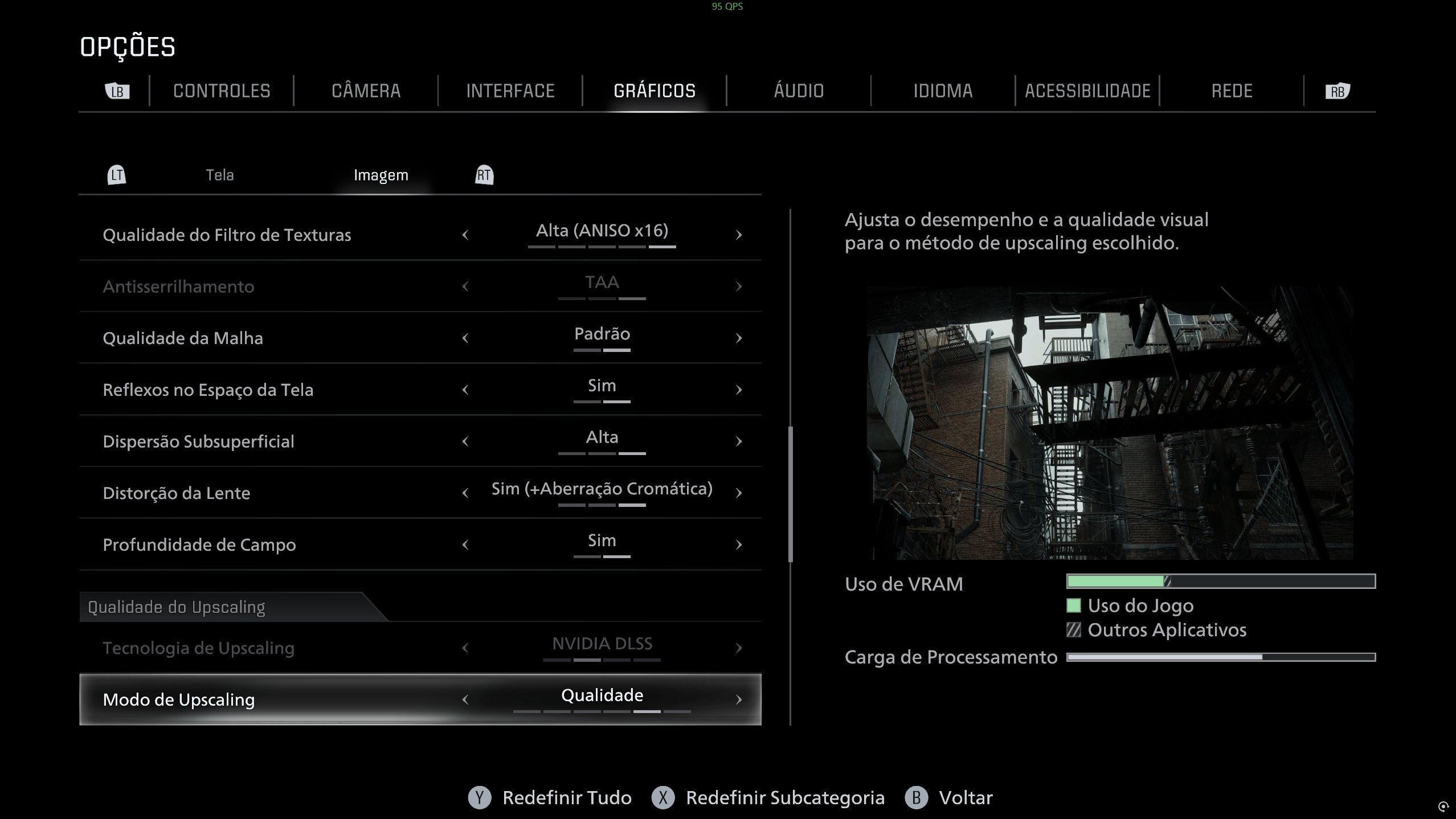Click the green Uso do Jogo legend square
The width and height of the screenshot is (1456, 819).
click(x=1074, y=606)
